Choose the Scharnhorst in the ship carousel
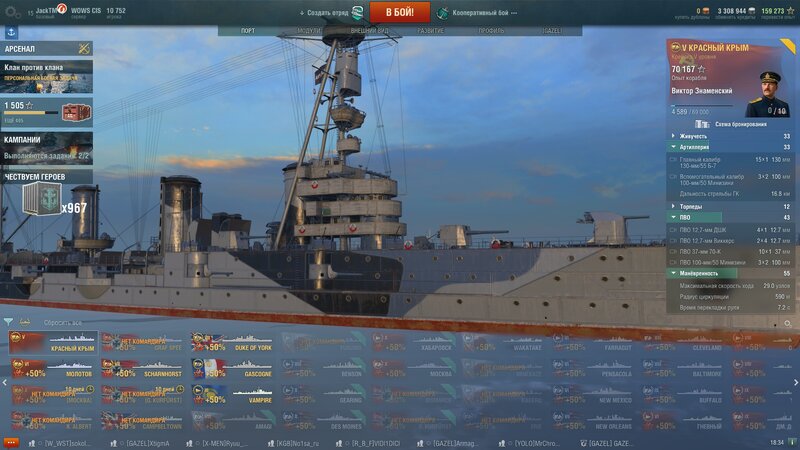The width and height of the screenshot is (800, 450). (147, 368)
